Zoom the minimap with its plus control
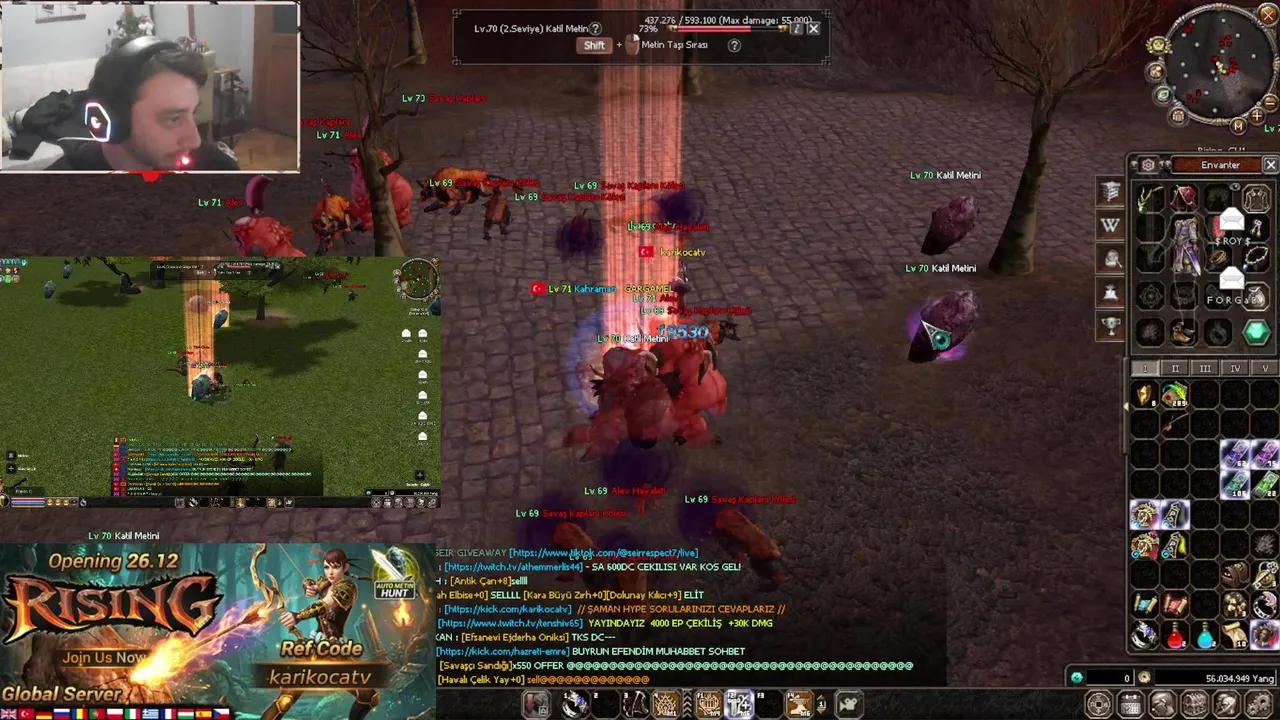 1256,116
